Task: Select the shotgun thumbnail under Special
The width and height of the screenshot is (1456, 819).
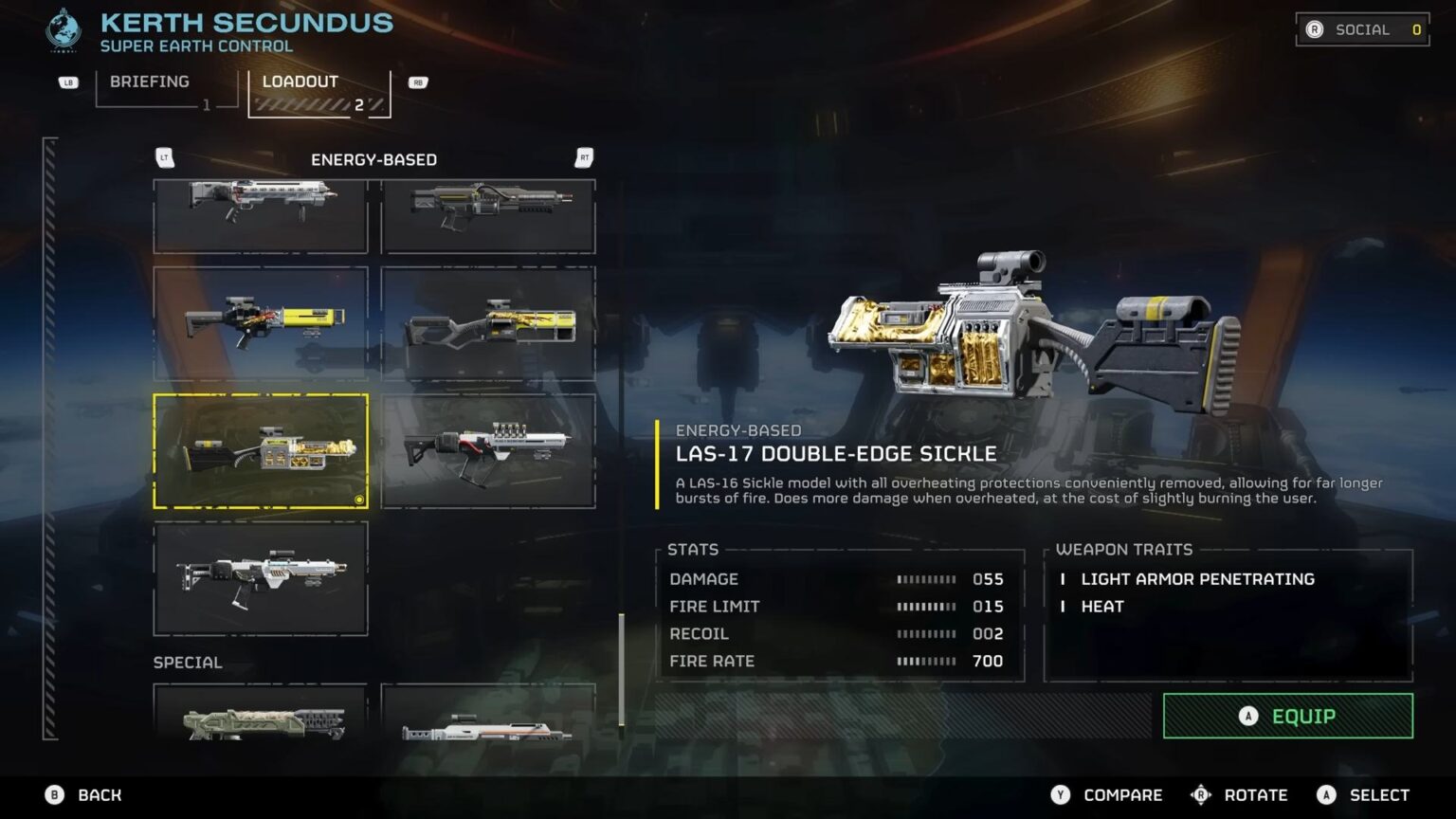Action: coord(261,725)
